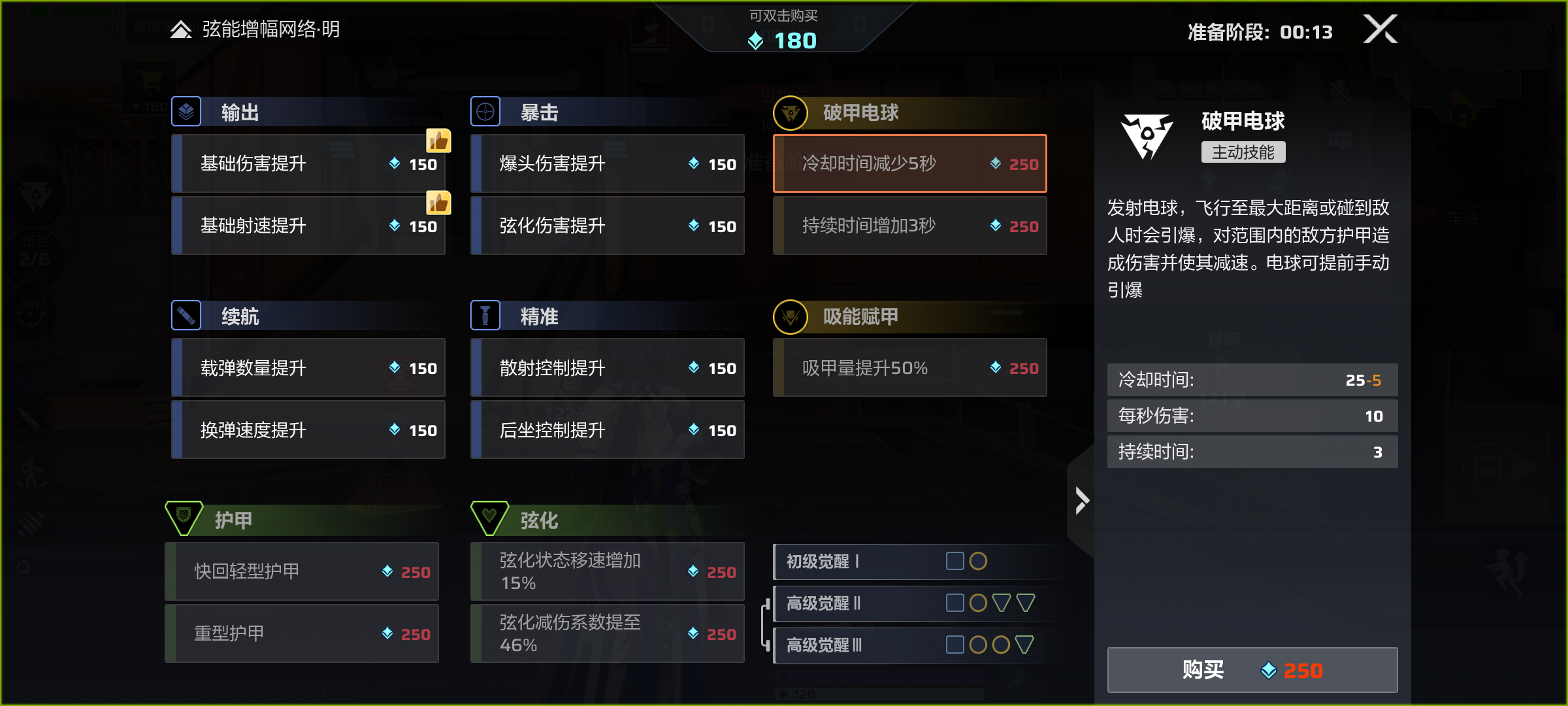Select the 续航 bullet icon
Screen dimensions: 1568x706
[186, 316]
